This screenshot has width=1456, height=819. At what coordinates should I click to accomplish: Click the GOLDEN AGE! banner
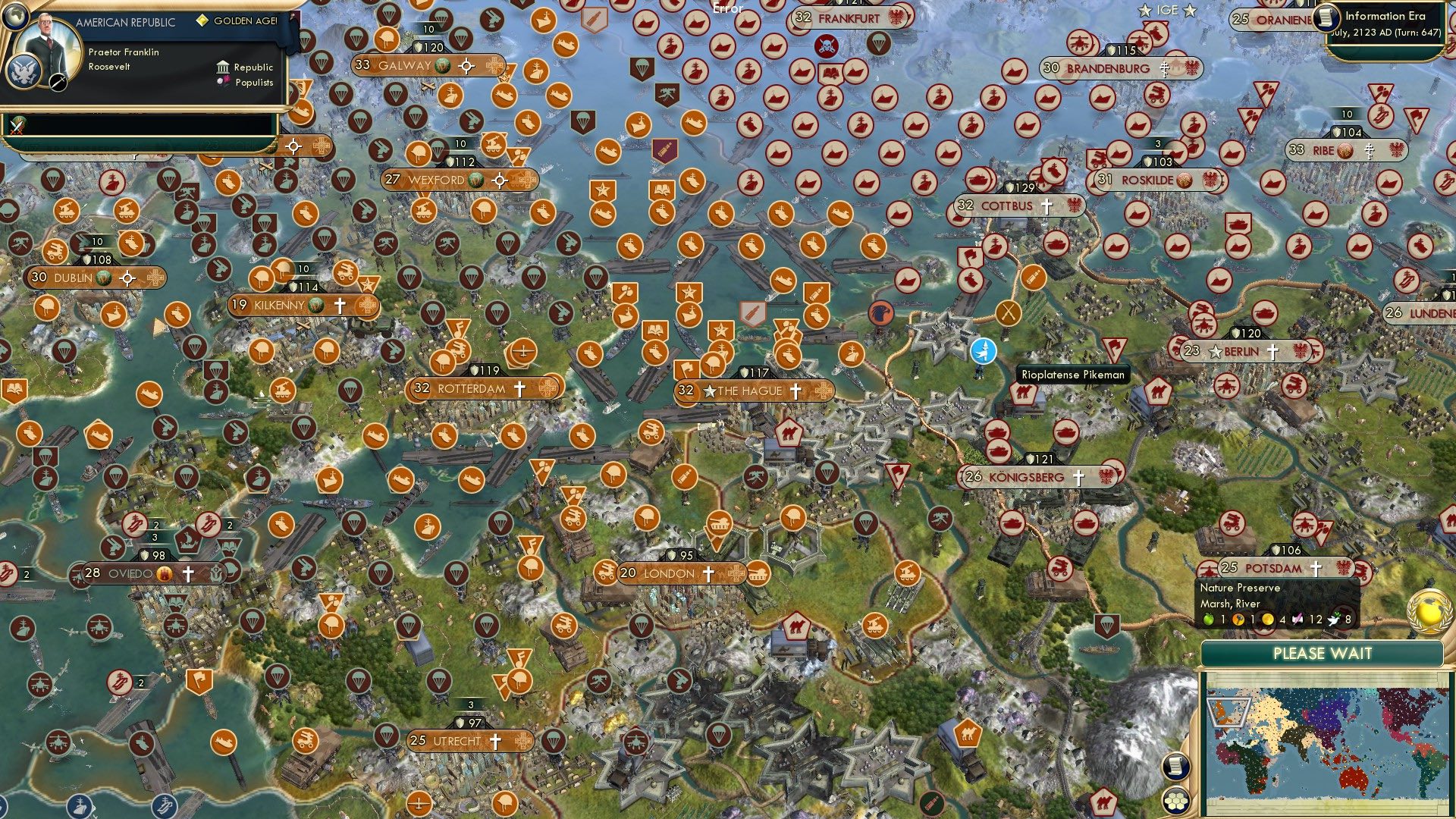[x=235, y=21]
